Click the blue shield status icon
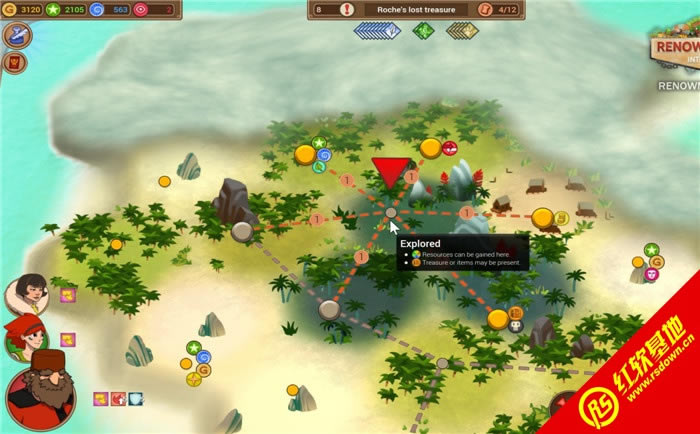This screenshot has height=434, width=700. (x=135, y=399)
